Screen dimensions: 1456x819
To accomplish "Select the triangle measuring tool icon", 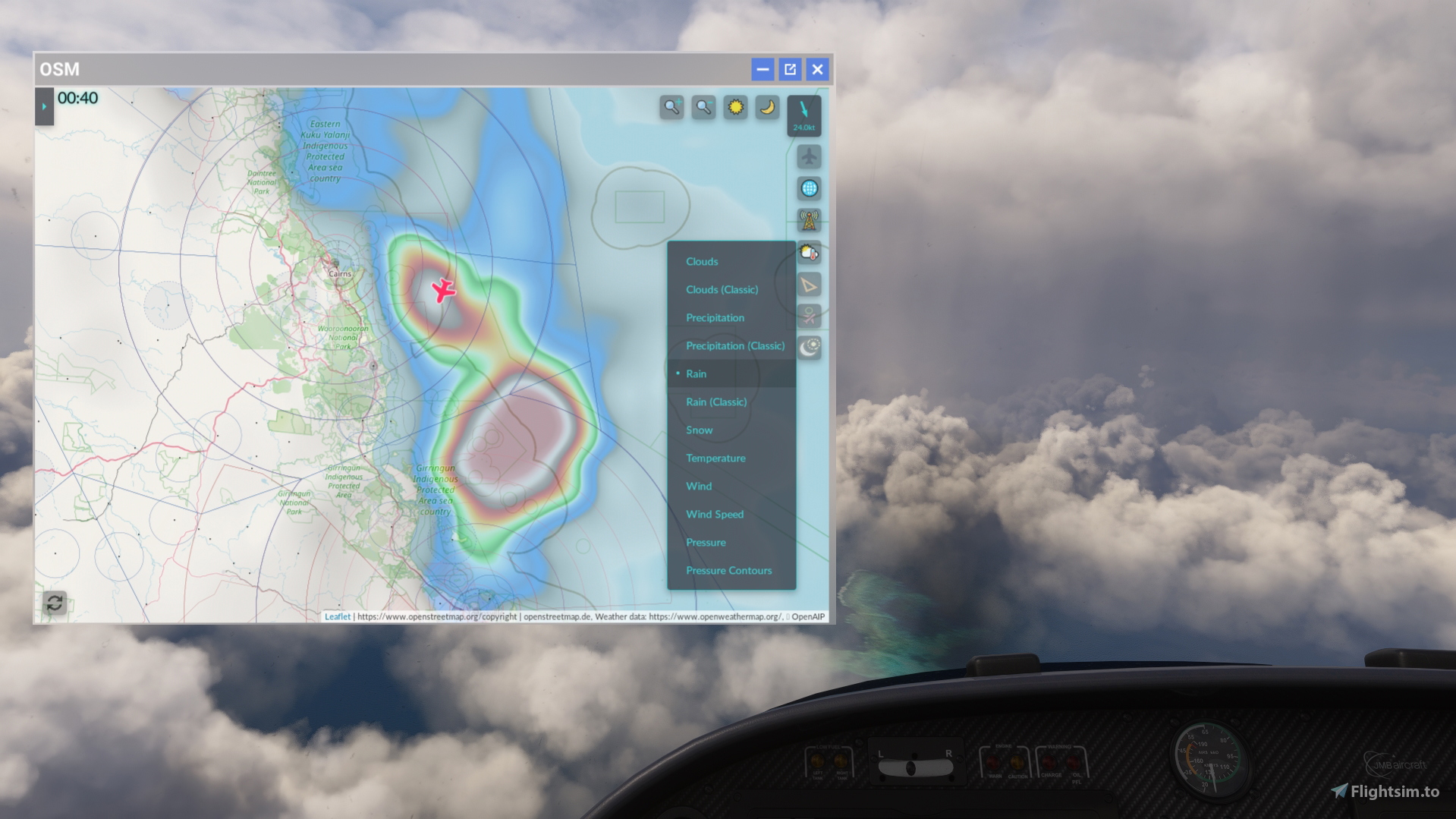I will tap(809, 285).
